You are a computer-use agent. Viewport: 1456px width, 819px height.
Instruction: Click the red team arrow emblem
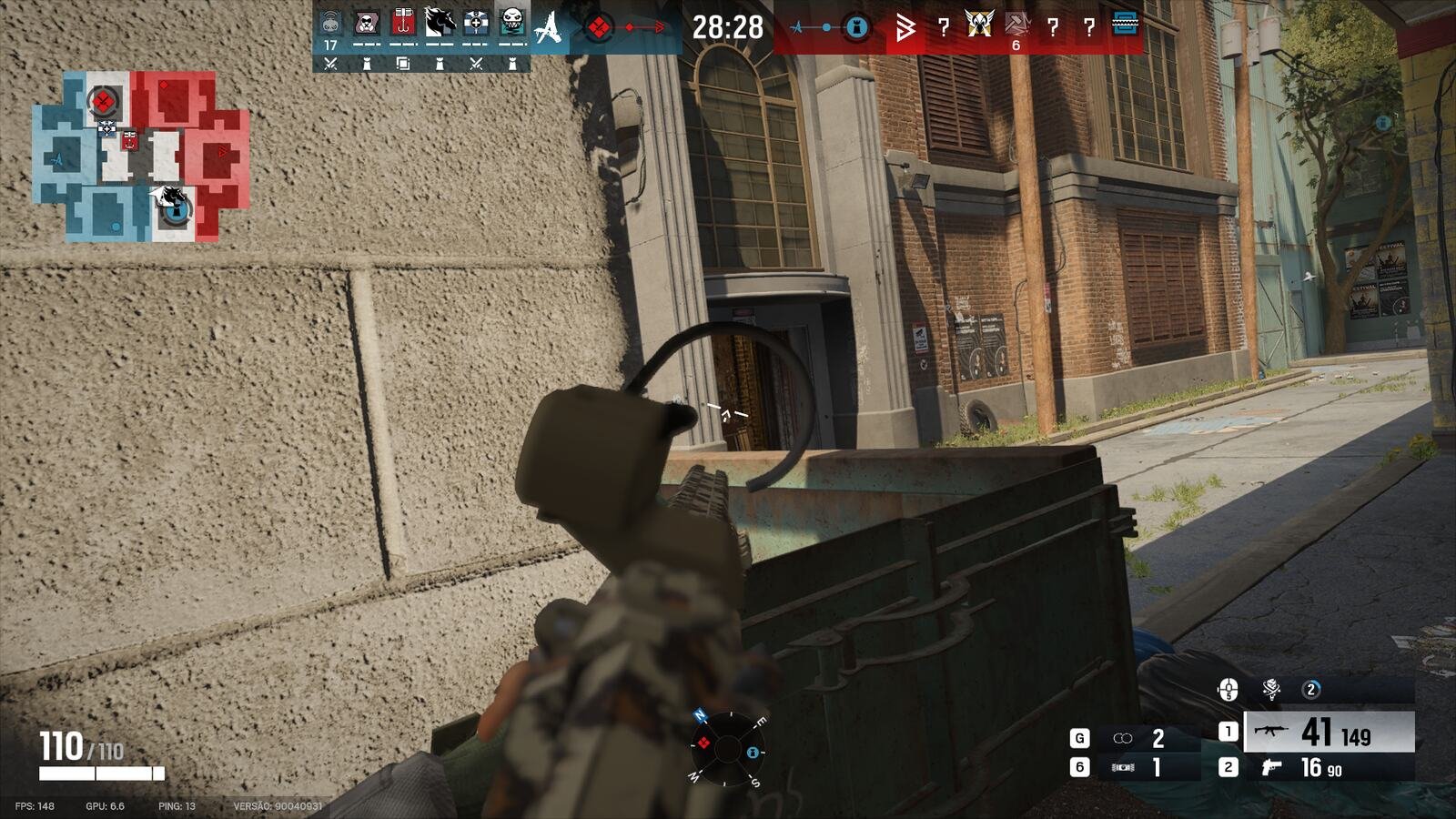(905, 28)
